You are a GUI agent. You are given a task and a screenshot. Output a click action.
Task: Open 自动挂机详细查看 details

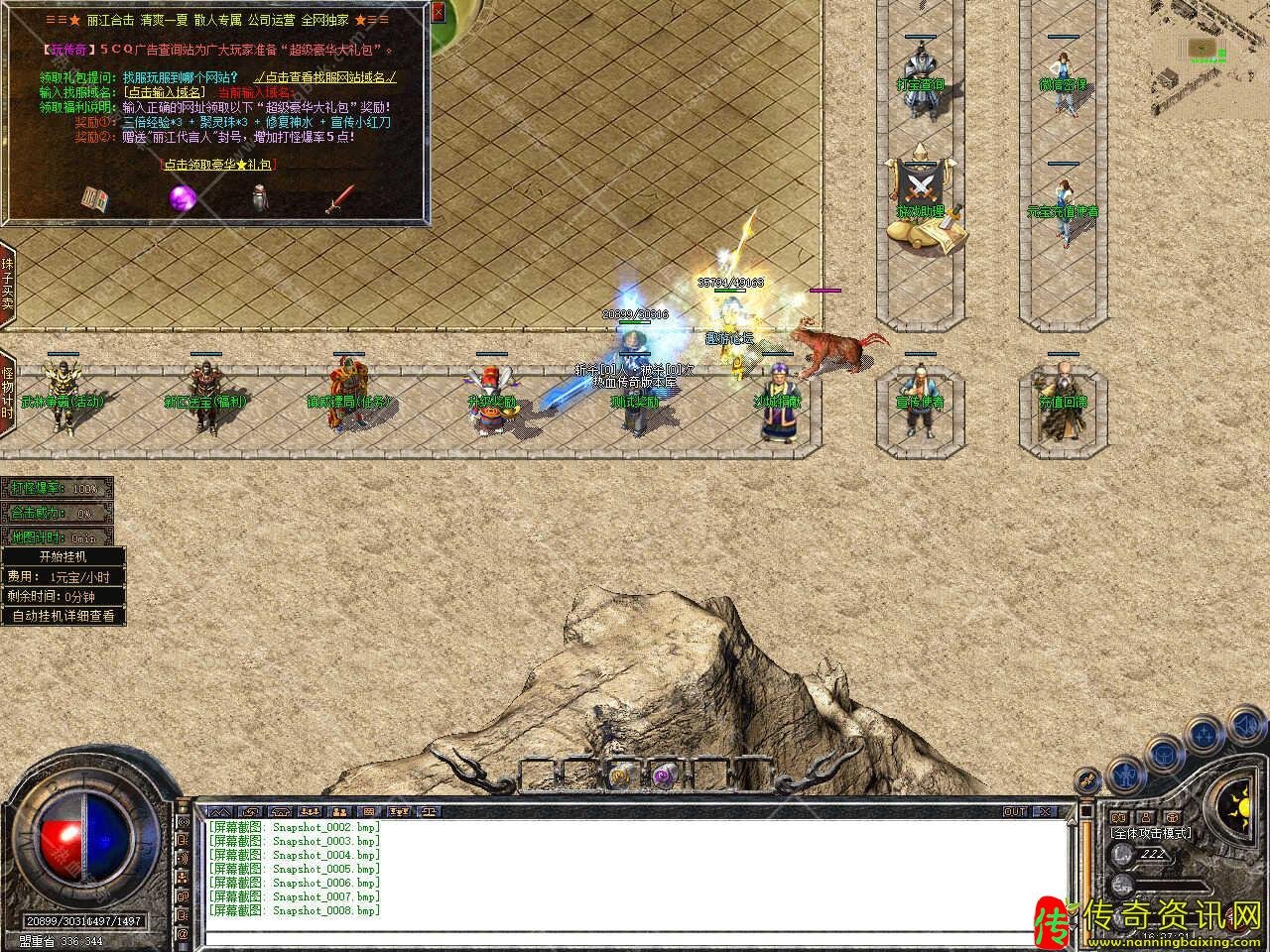63,616
